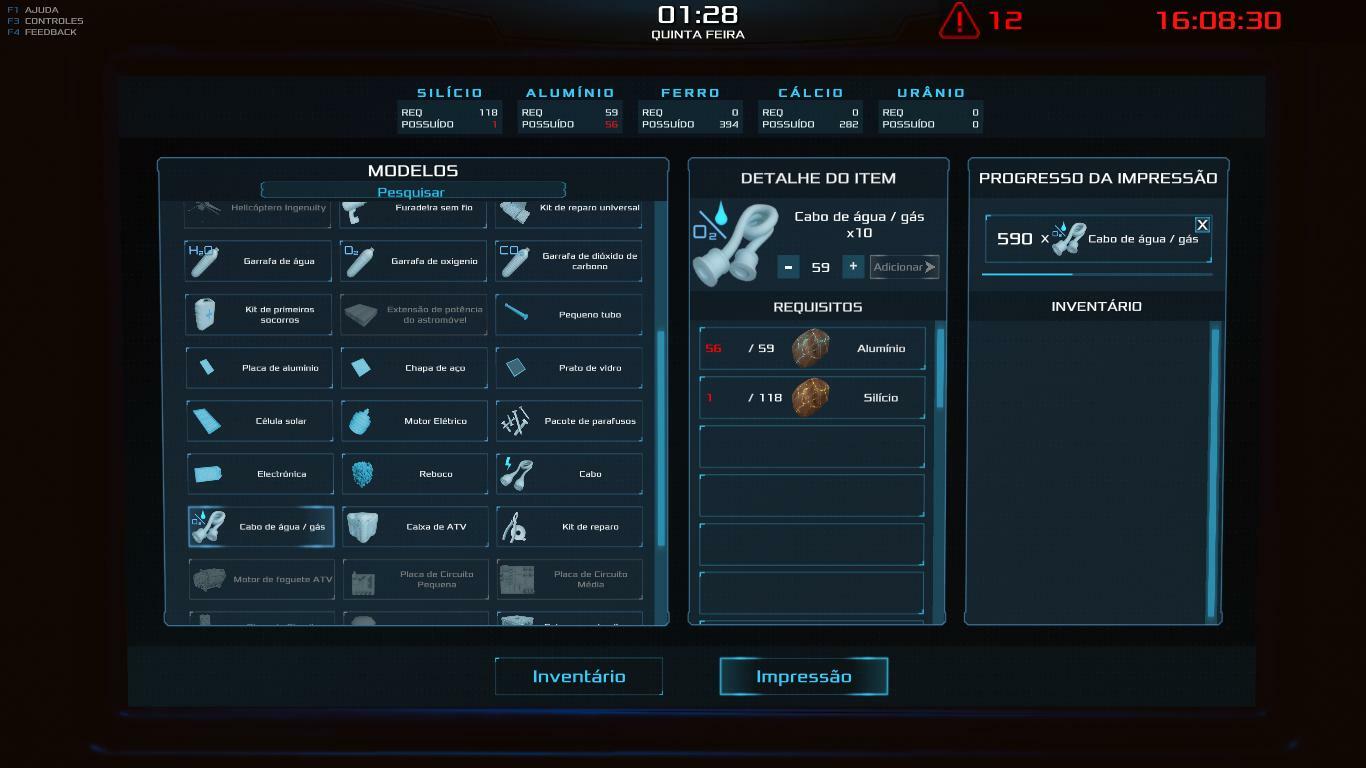
Task: Pick the Kit de reparo model
Action: 569,527
